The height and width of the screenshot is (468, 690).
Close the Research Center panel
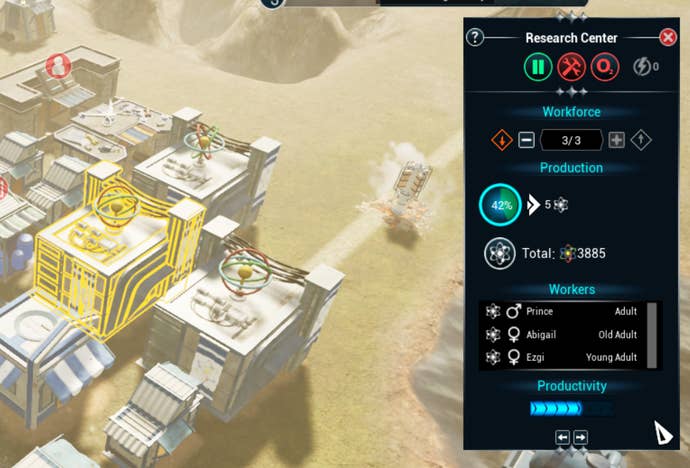pyautogui.click(x=668, y=37)
